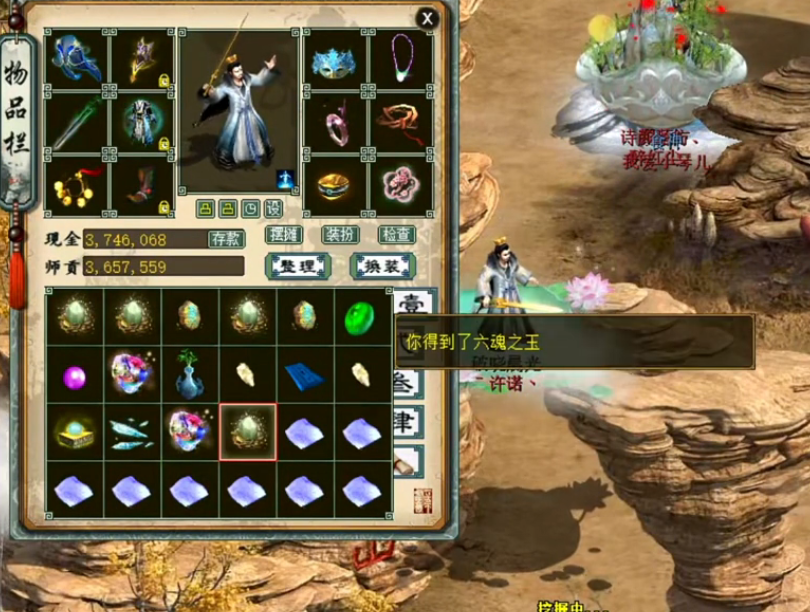Click the 检查 inspect button
This screenshot has height=612, width=810.
point(396,235)
